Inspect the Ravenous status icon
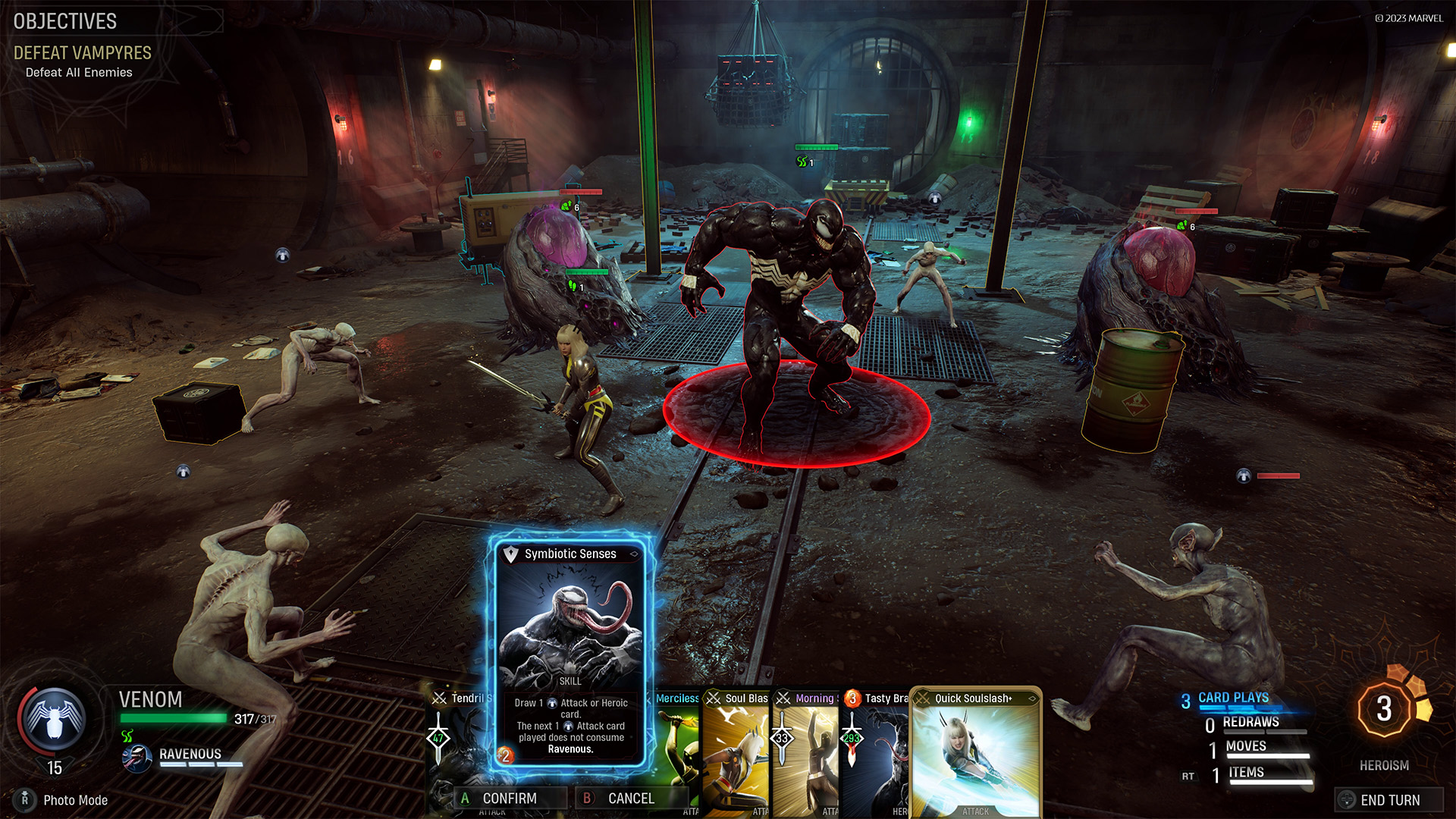Image resolution: width=1456 pixels, height=819 pixels. tap(137, 757)
